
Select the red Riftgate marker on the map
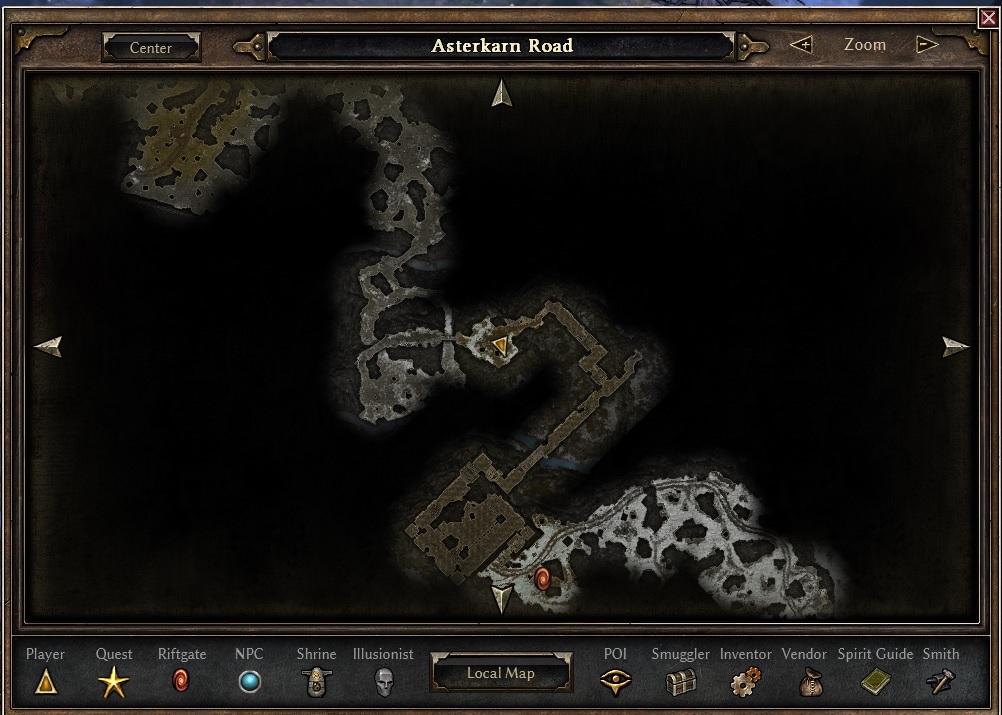click(x=543, y=578)
